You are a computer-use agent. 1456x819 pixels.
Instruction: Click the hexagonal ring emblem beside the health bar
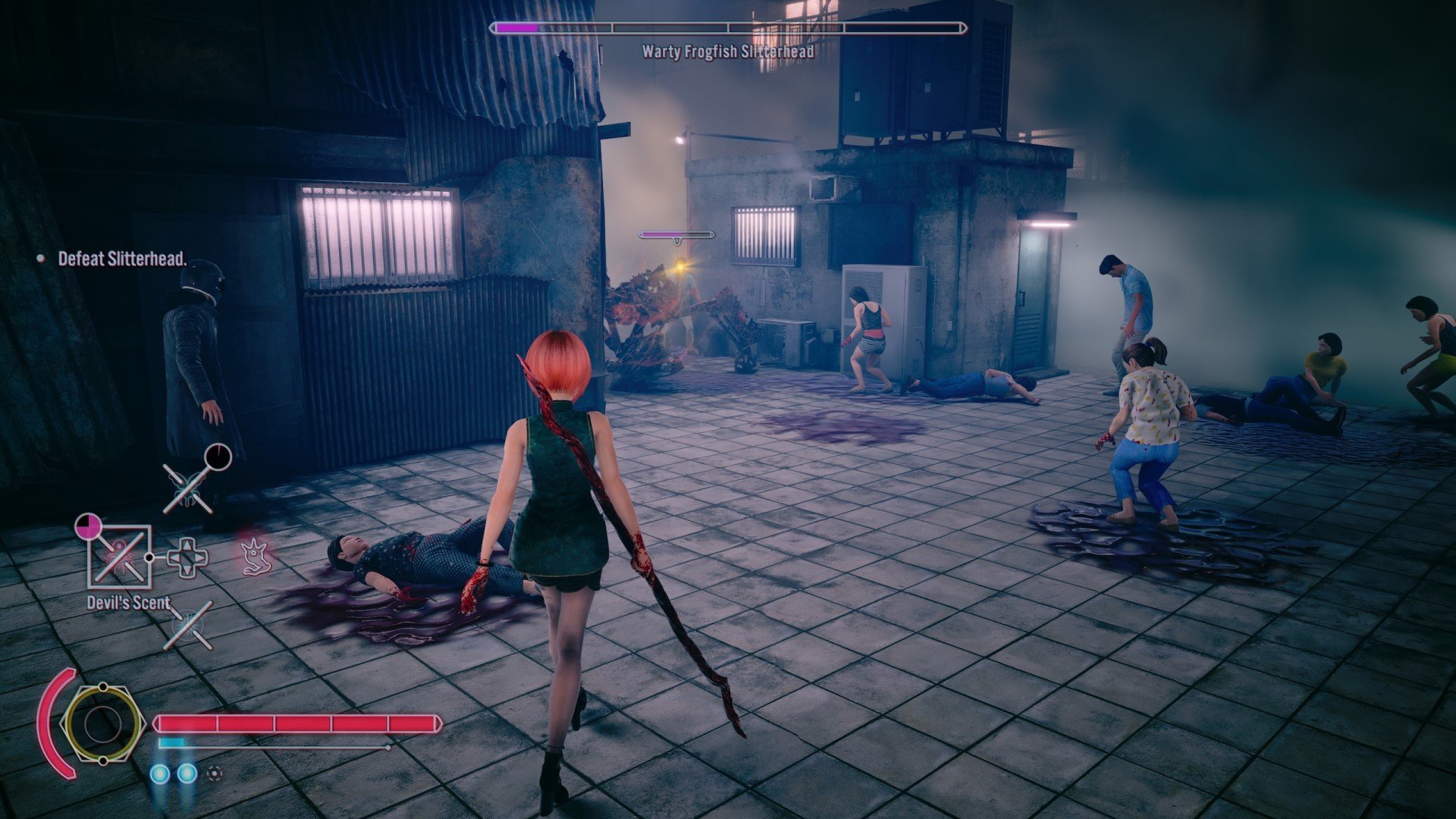tap(102, 723)
